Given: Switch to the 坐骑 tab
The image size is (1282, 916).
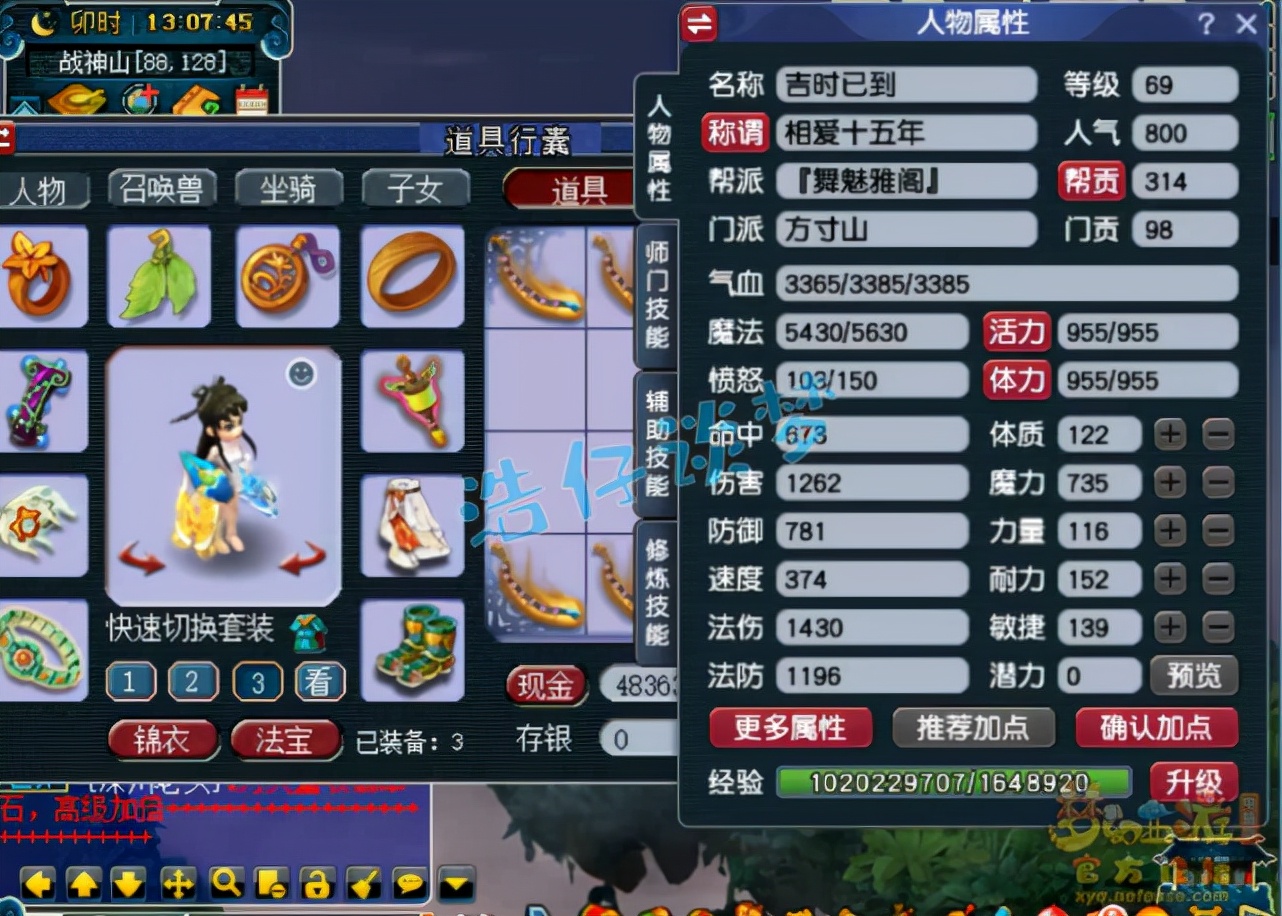Looking at the screenshot, I should click(290, 190).
